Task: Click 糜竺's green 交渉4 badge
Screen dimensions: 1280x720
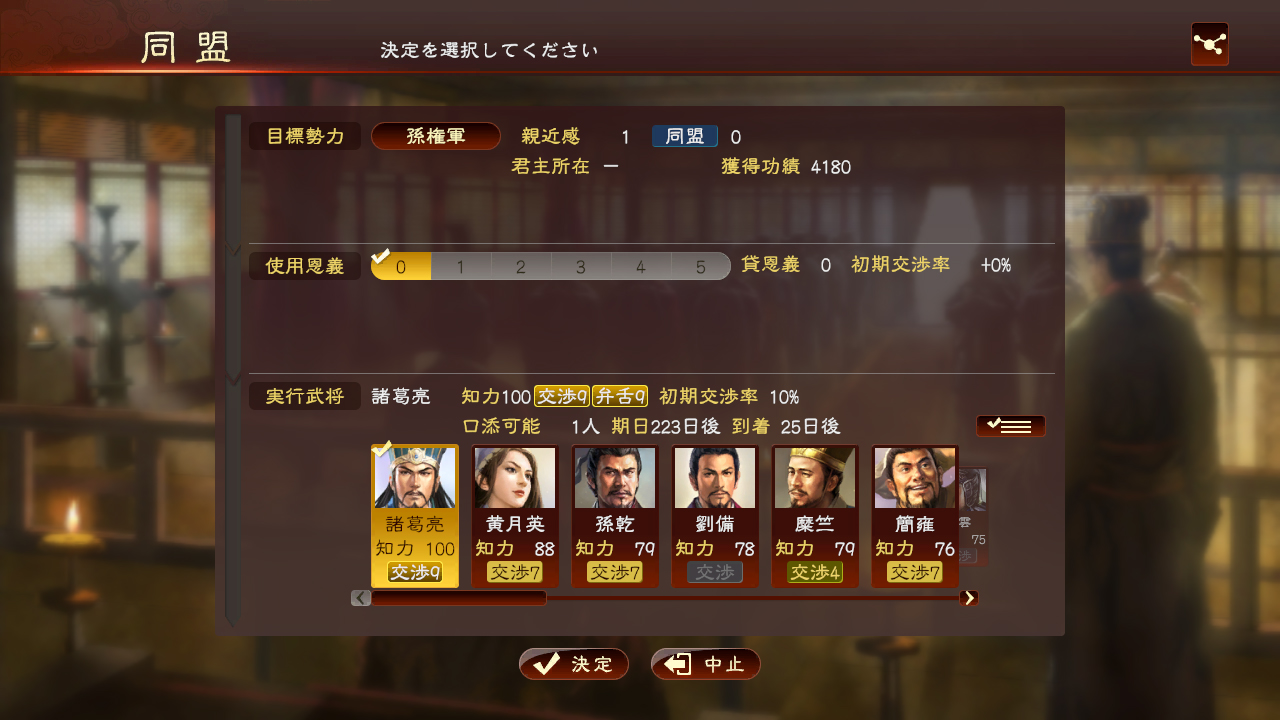Action: click(x=815, y=572)
